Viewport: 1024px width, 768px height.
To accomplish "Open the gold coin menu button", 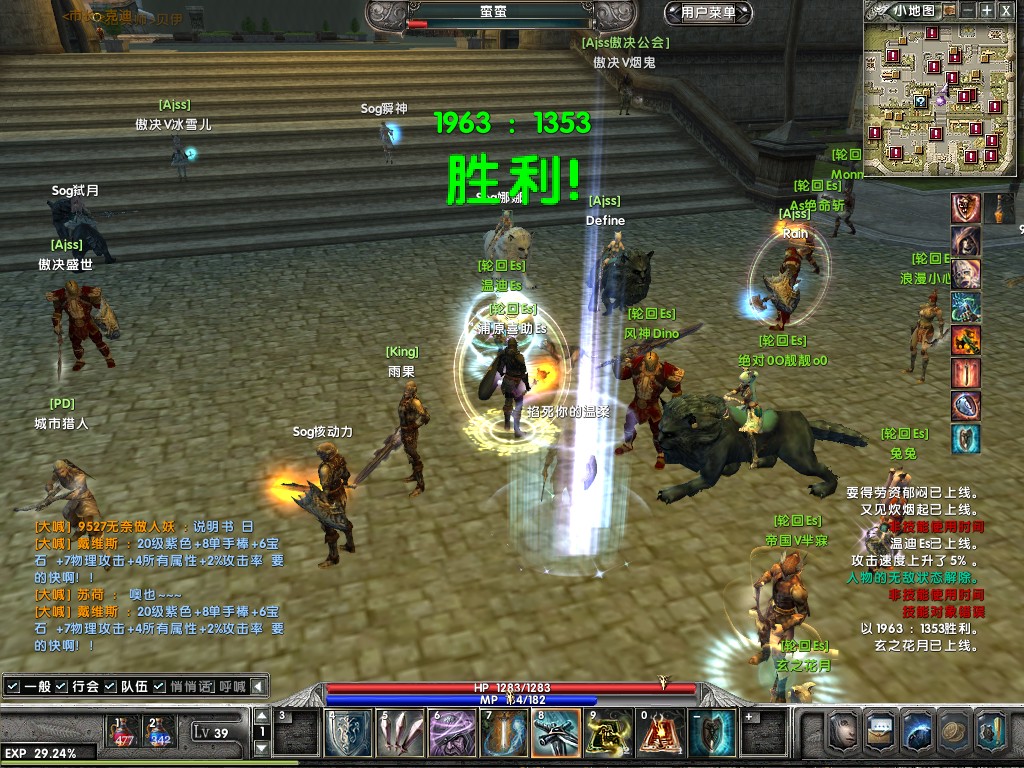I will 955,731.
